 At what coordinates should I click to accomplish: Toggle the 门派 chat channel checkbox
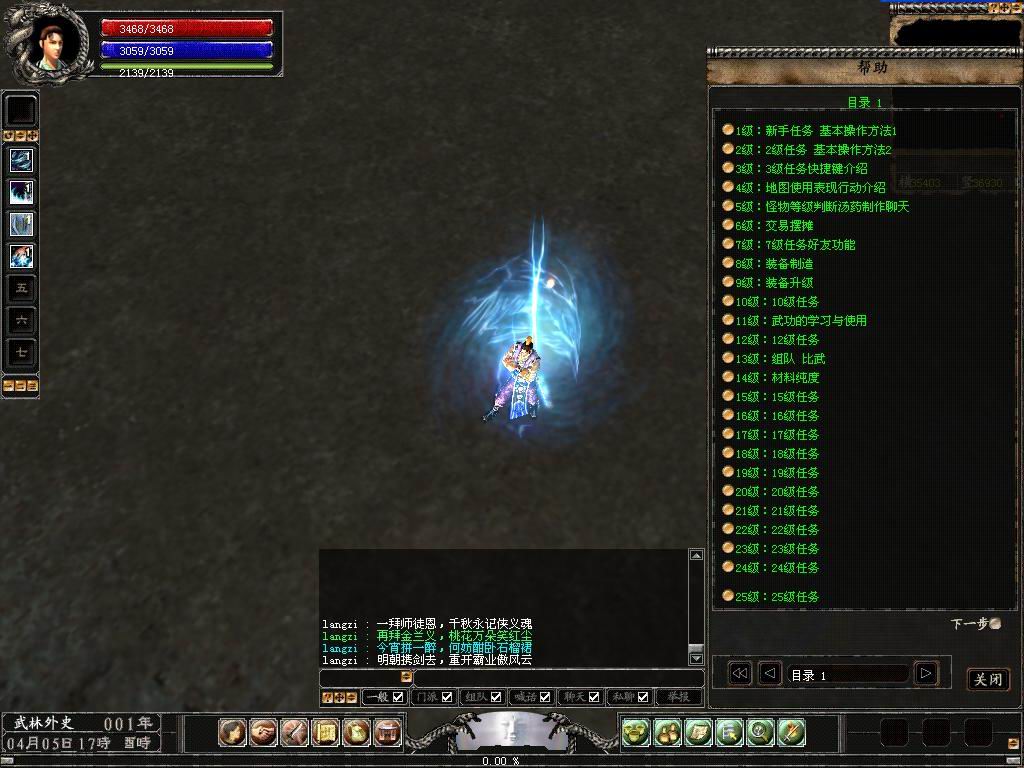tap(447, 697)
